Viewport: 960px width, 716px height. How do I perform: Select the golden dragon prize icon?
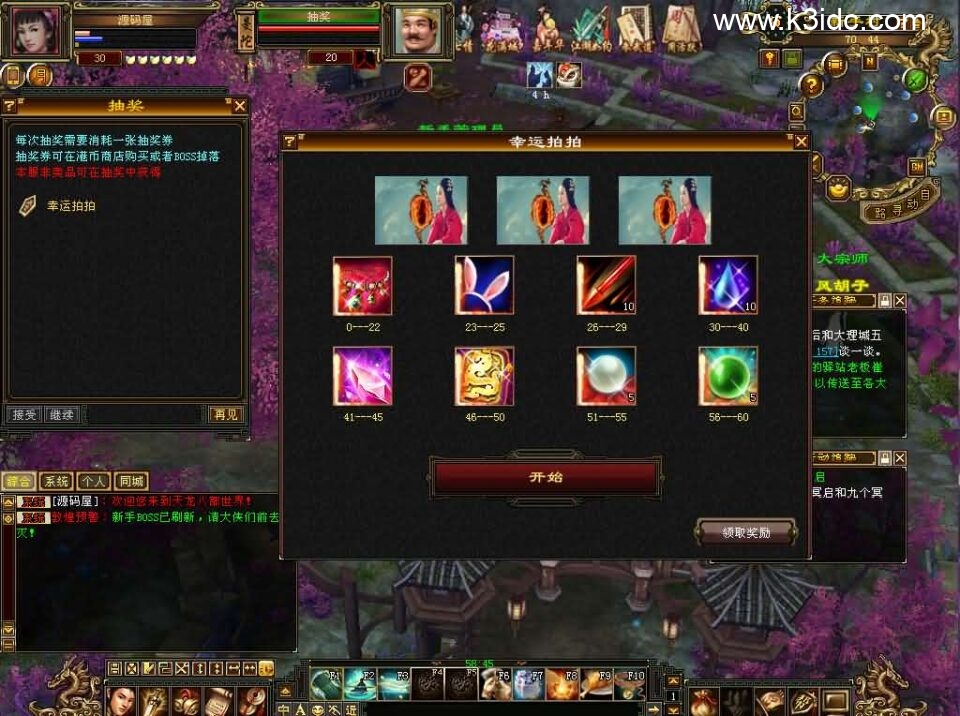pyautogui.click(x=484, y=376)
